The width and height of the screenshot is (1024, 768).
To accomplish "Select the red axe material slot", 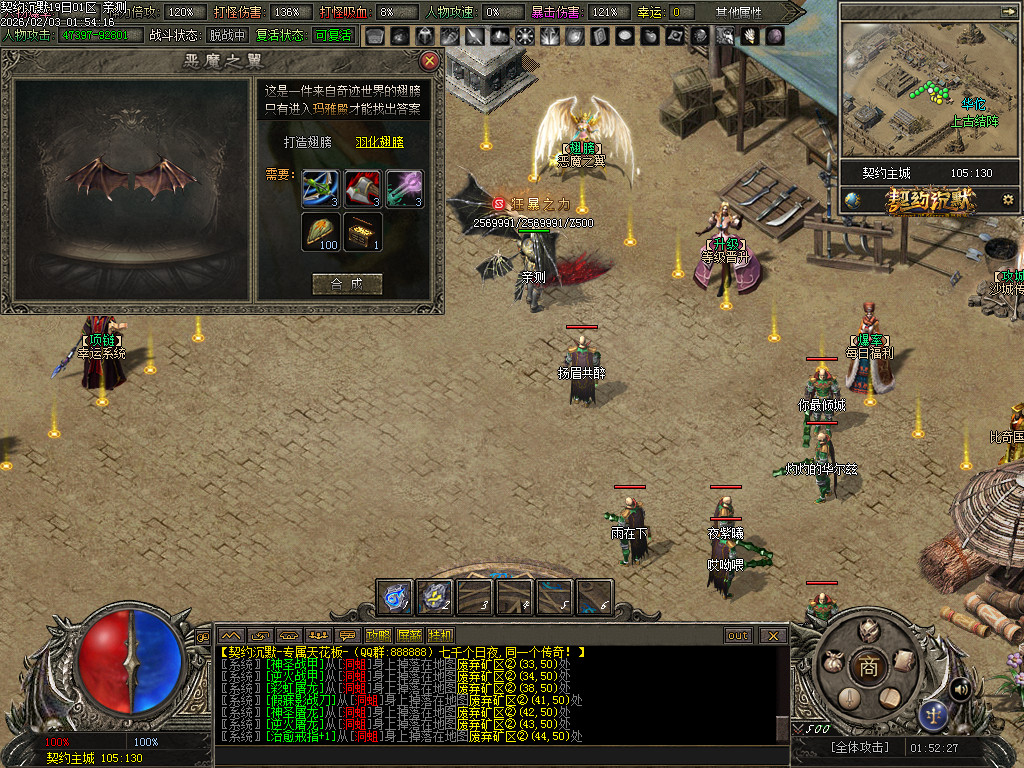I will (363, 189).
